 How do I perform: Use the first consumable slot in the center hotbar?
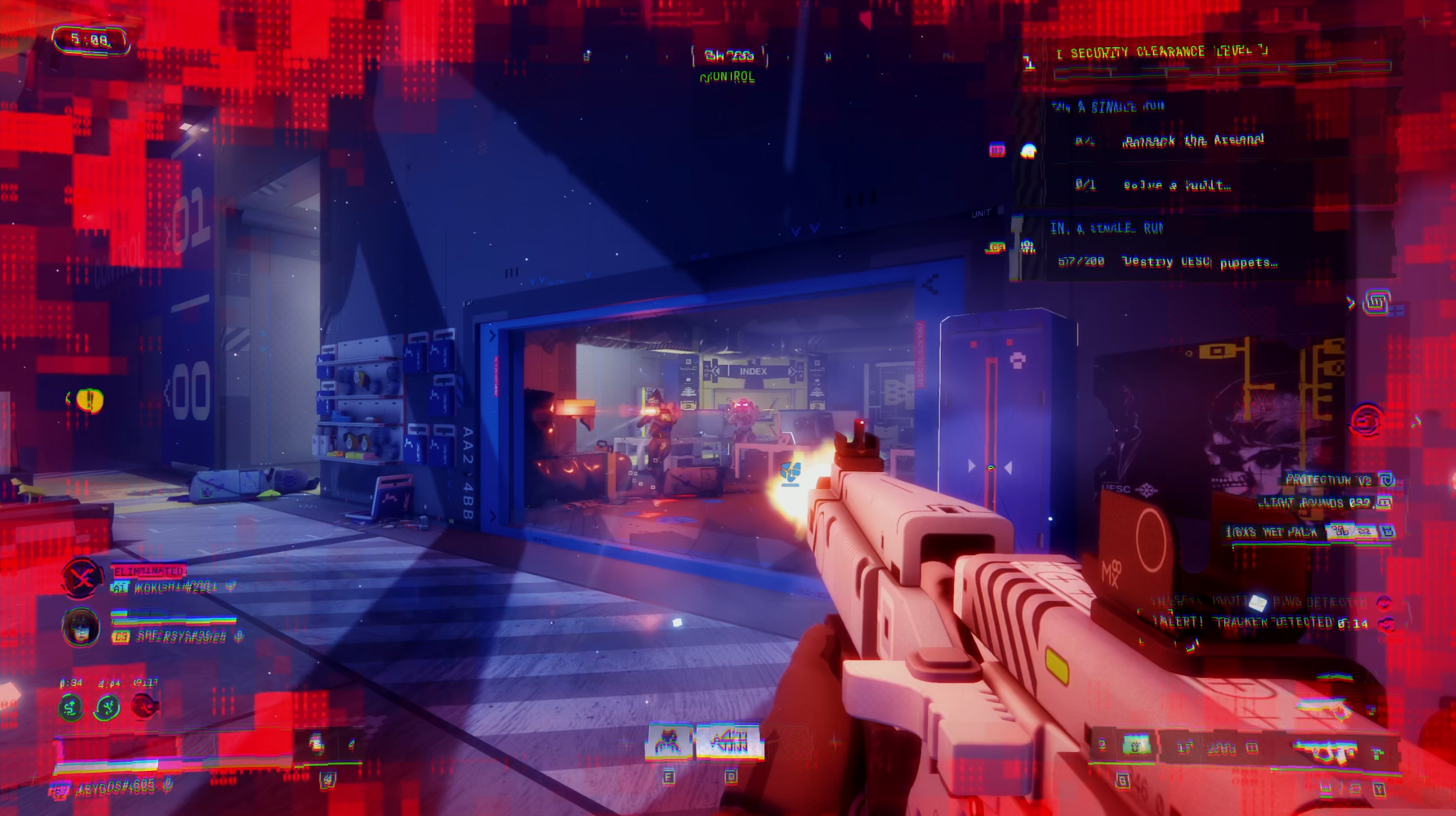668,742
